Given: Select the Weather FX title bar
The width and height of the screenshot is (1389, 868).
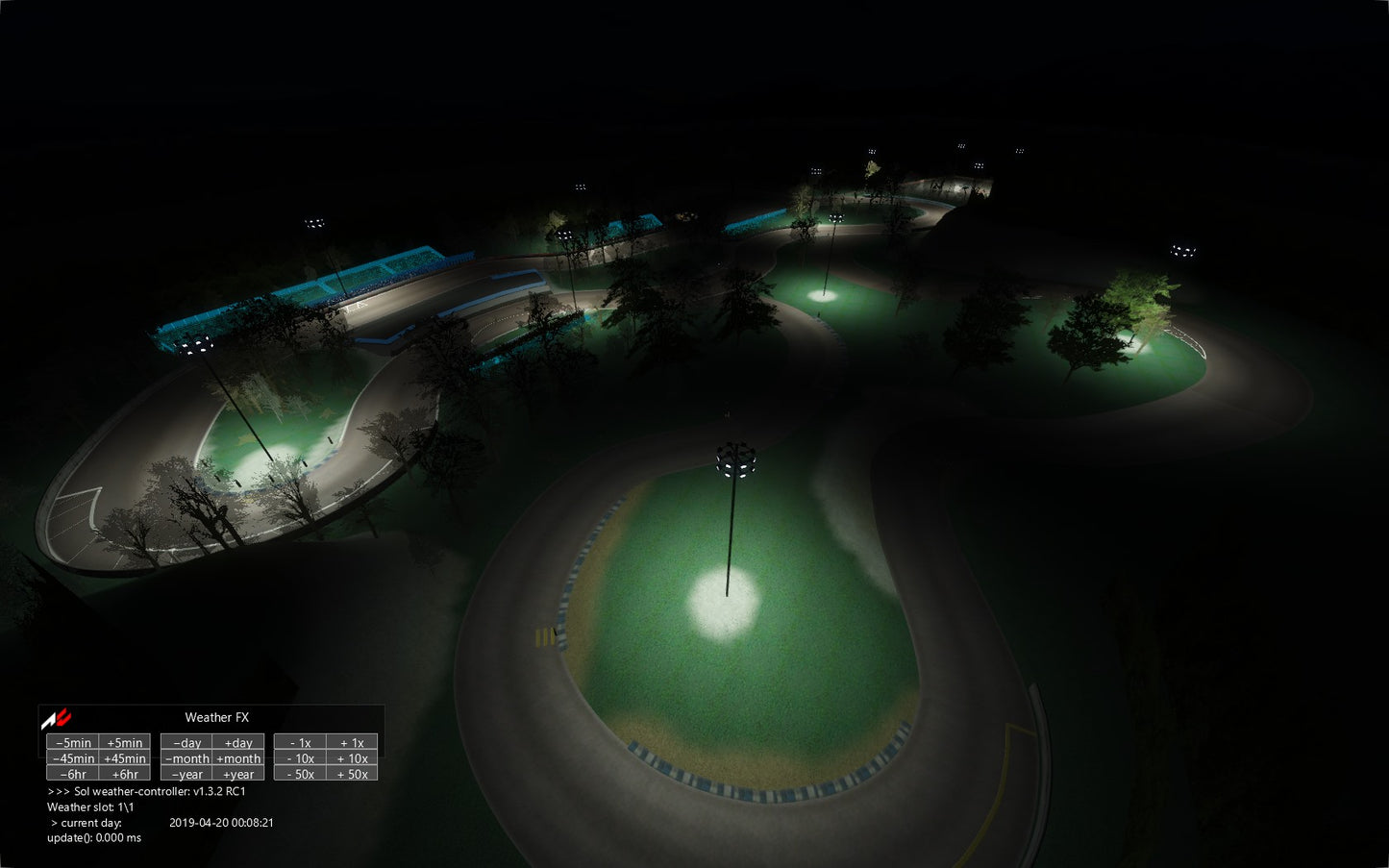Looking at the screenshot, I should [216, 717].
